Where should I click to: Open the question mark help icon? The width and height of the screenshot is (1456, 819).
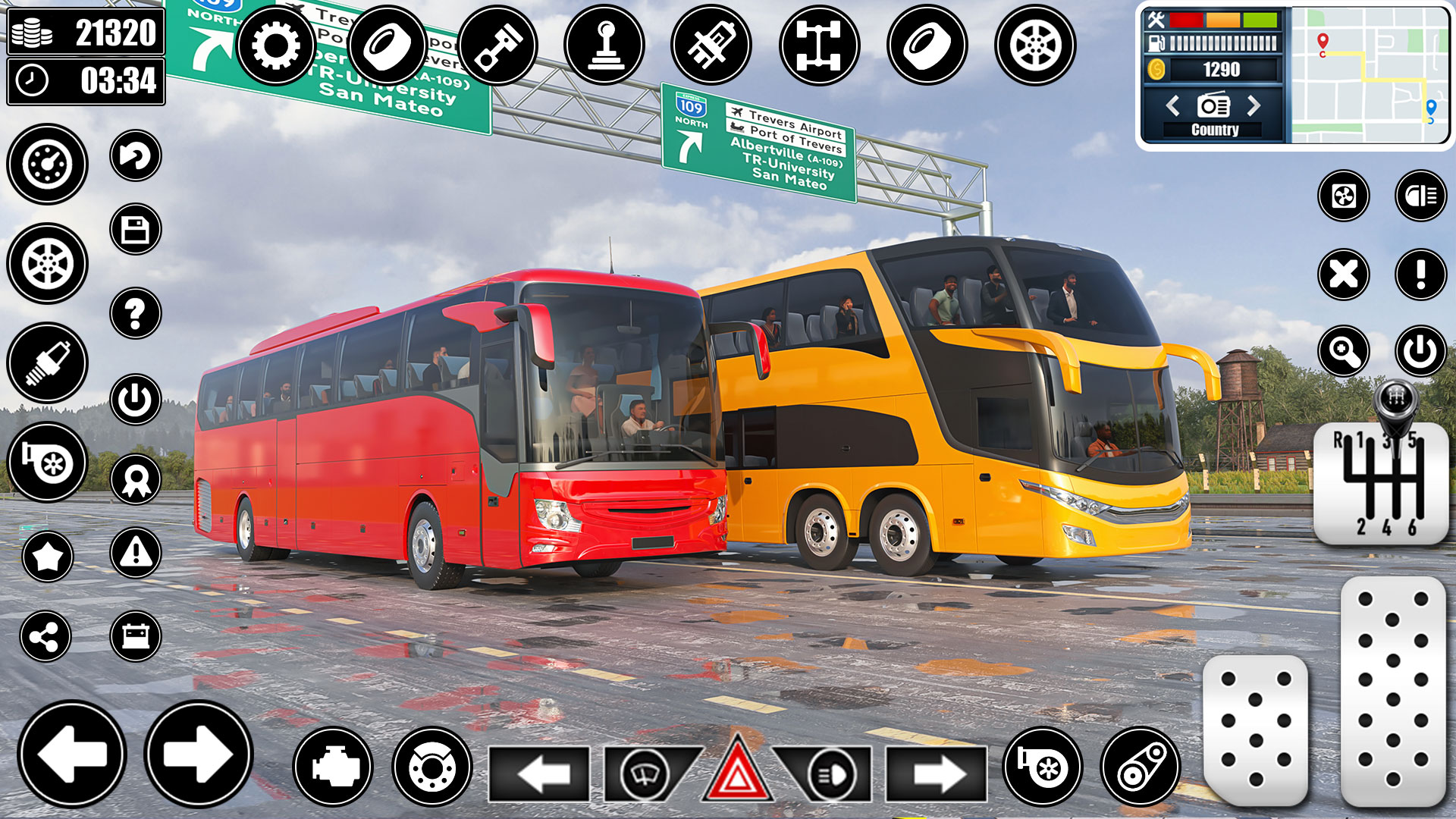[x=135, y=311]
